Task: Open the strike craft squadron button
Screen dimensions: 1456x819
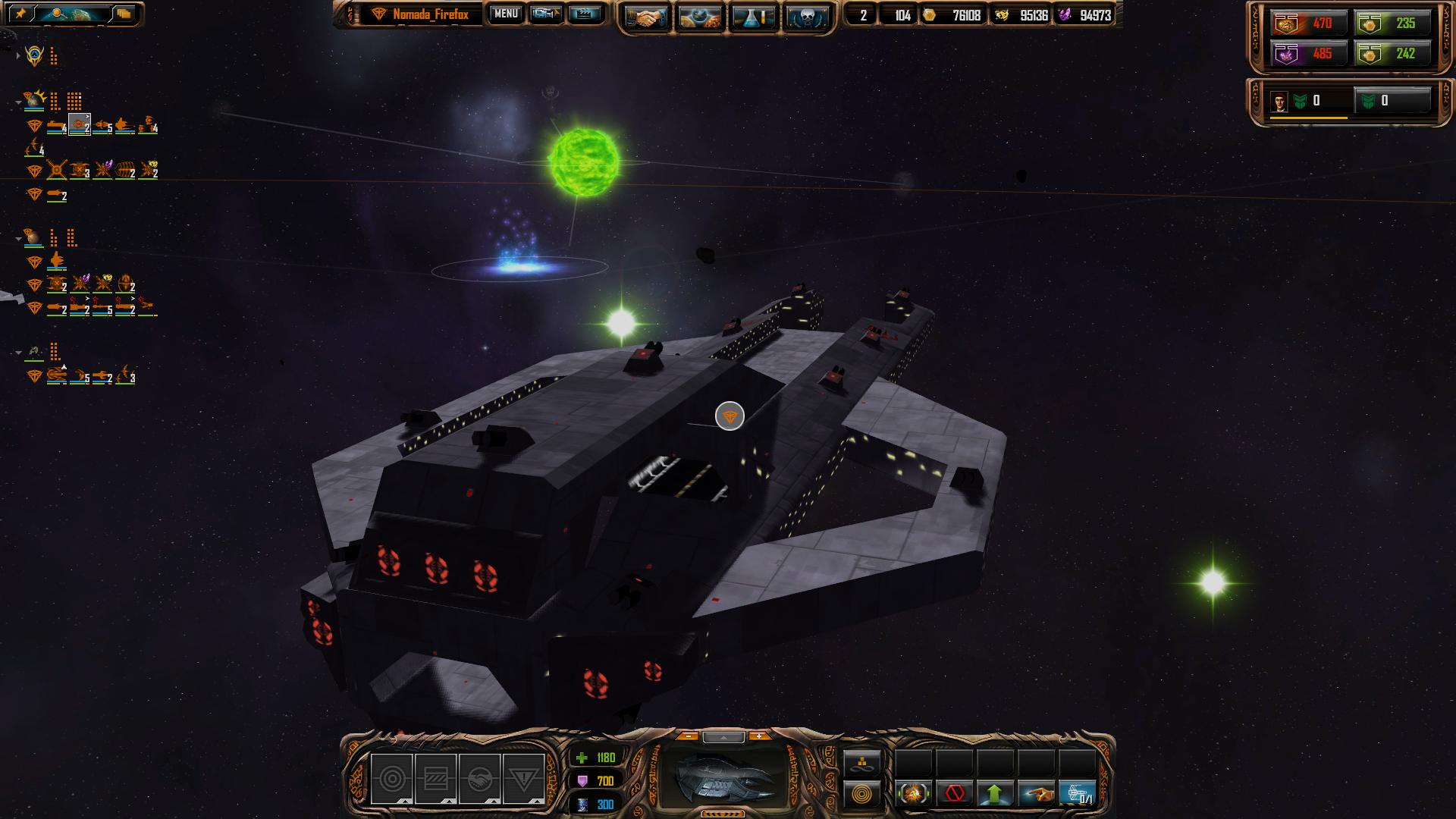Action: pyautogui.click(x=1078, y=794)
